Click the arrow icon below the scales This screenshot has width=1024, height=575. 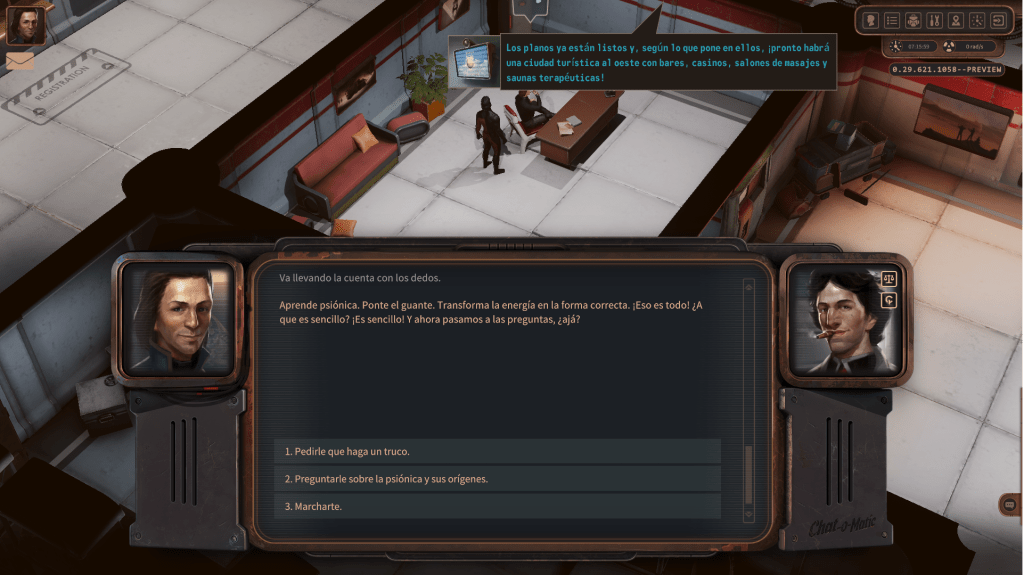[889, 300]
